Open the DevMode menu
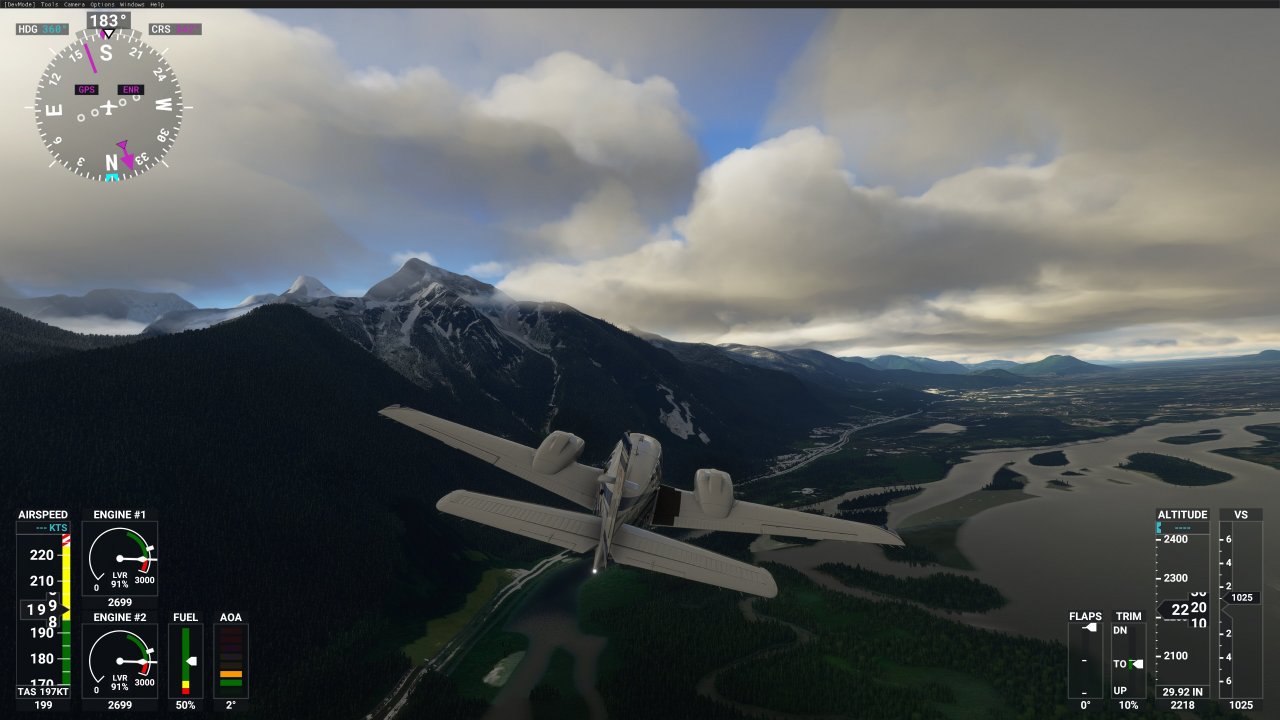 coord(19,4)
